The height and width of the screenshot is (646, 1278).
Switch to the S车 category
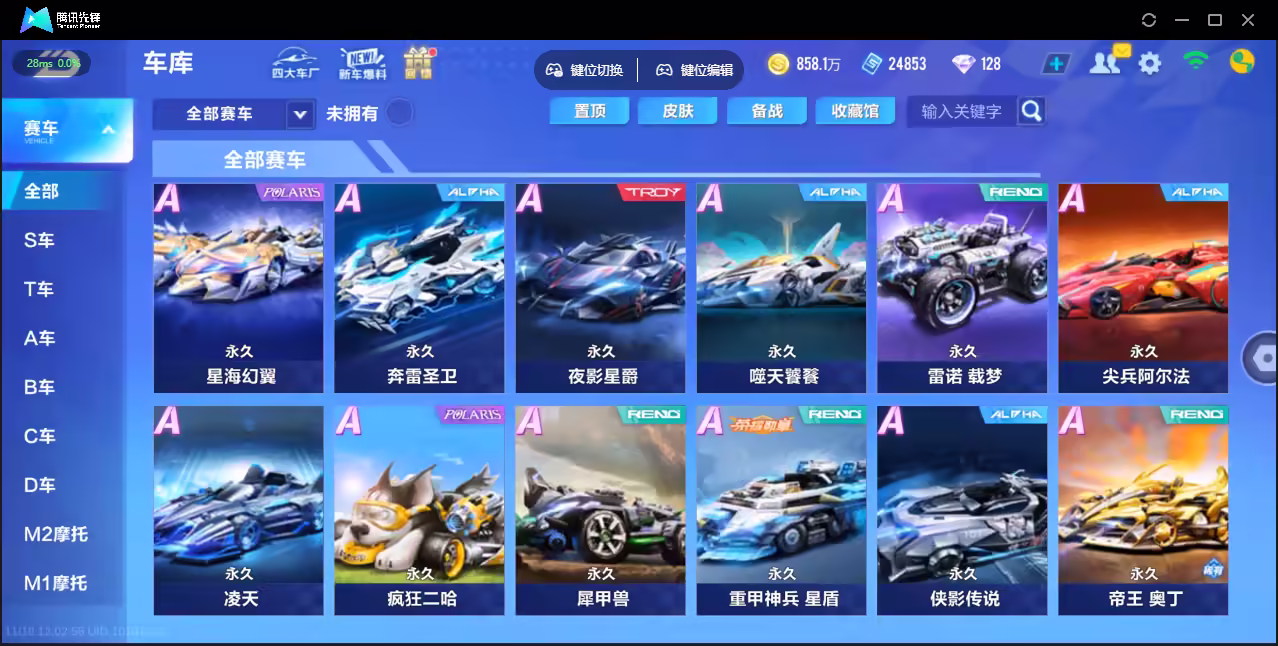coord(40,240)
